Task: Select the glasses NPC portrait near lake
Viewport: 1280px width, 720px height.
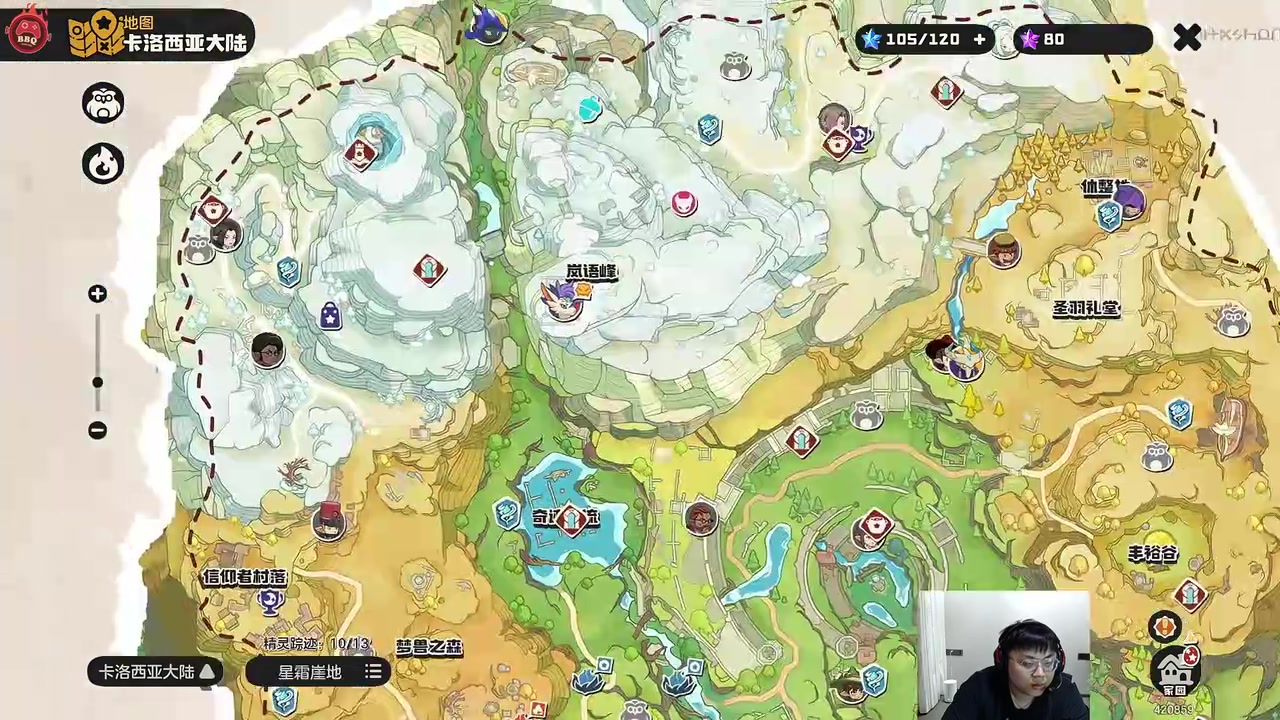Action: tap(701, 518)
